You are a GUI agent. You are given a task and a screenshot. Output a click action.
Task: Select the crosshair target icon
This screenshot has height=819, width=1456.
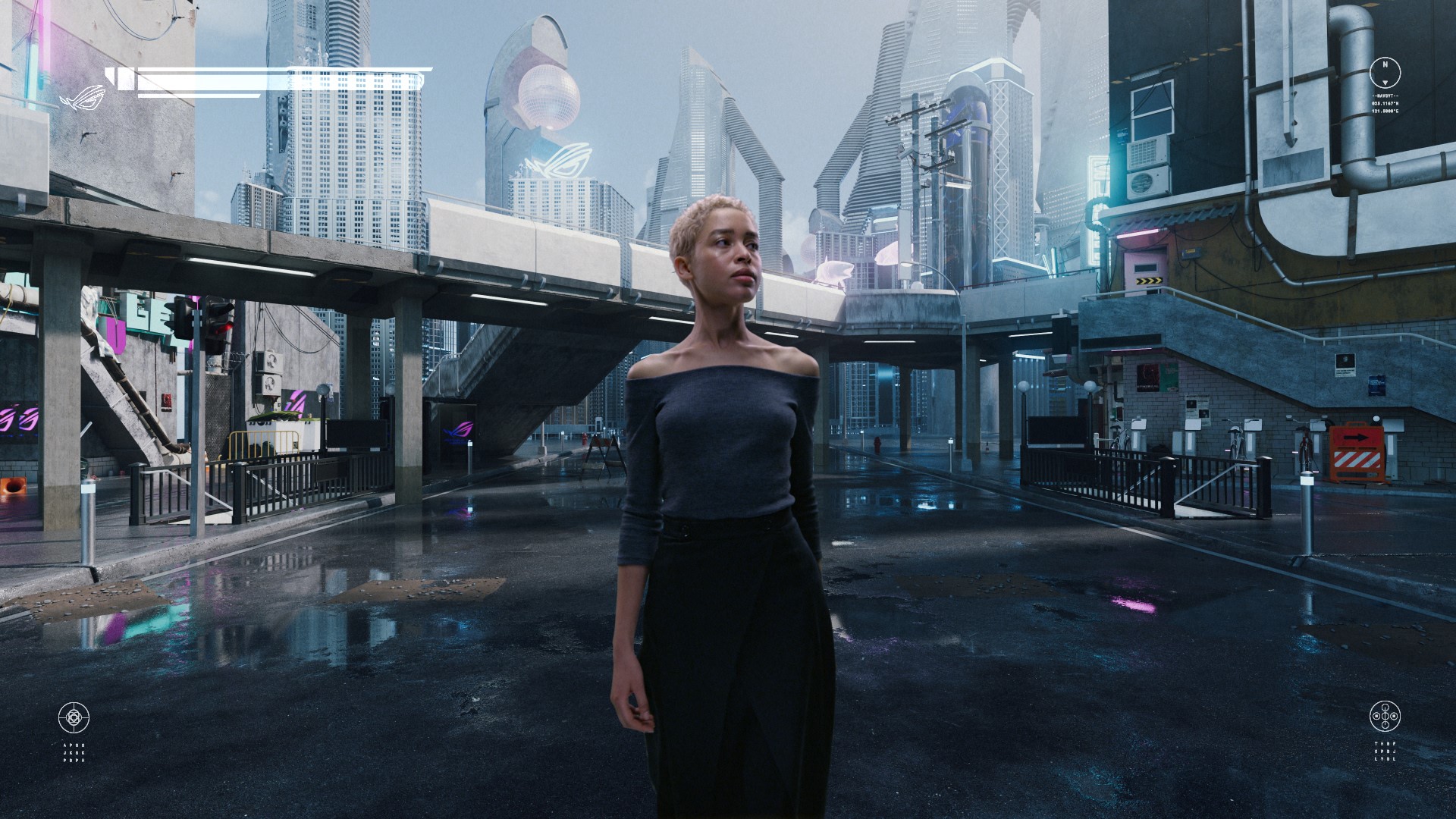coord(74,717)
